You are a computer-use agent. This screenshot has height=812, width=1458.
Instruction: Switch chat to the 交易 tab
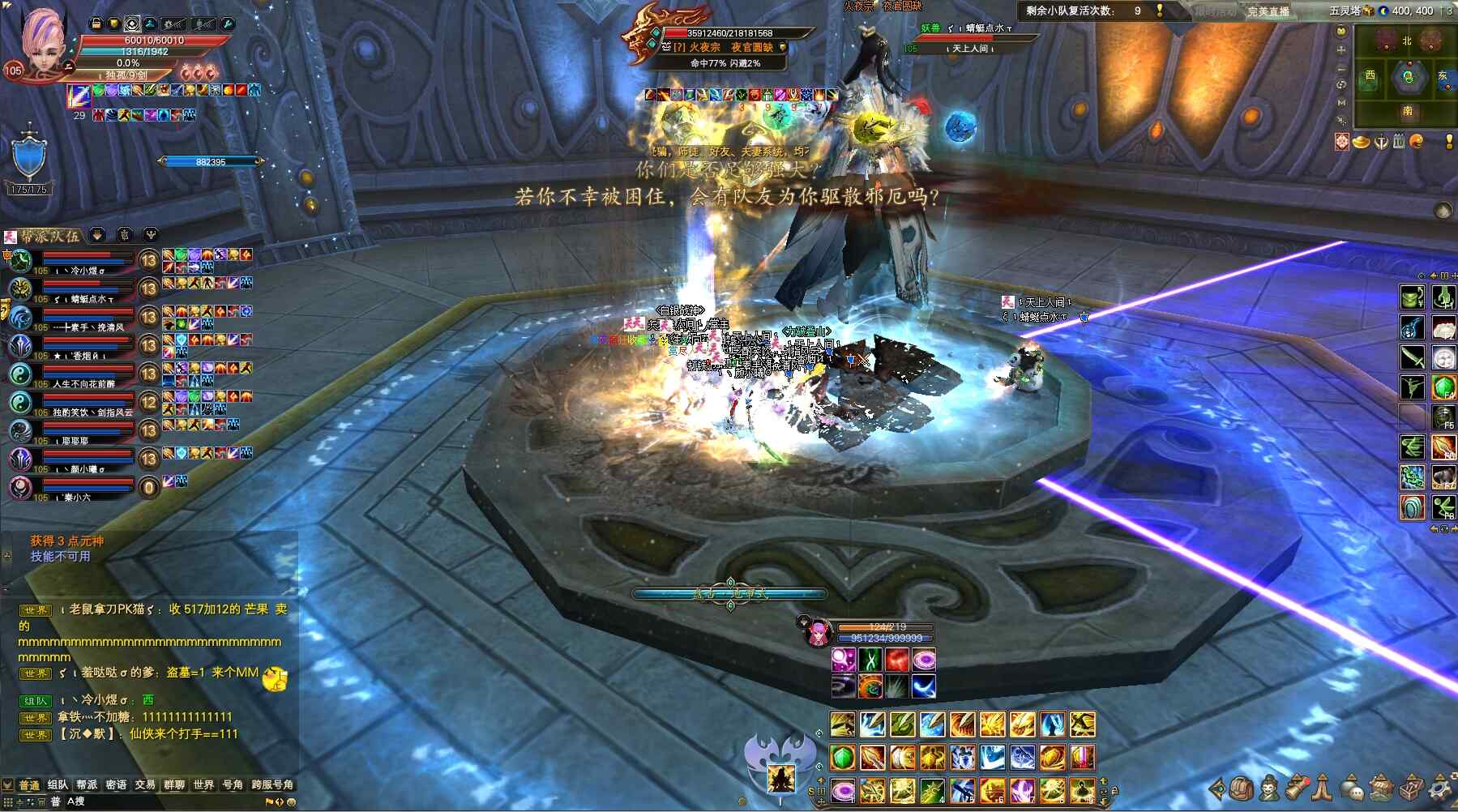[x=145, y=784]
